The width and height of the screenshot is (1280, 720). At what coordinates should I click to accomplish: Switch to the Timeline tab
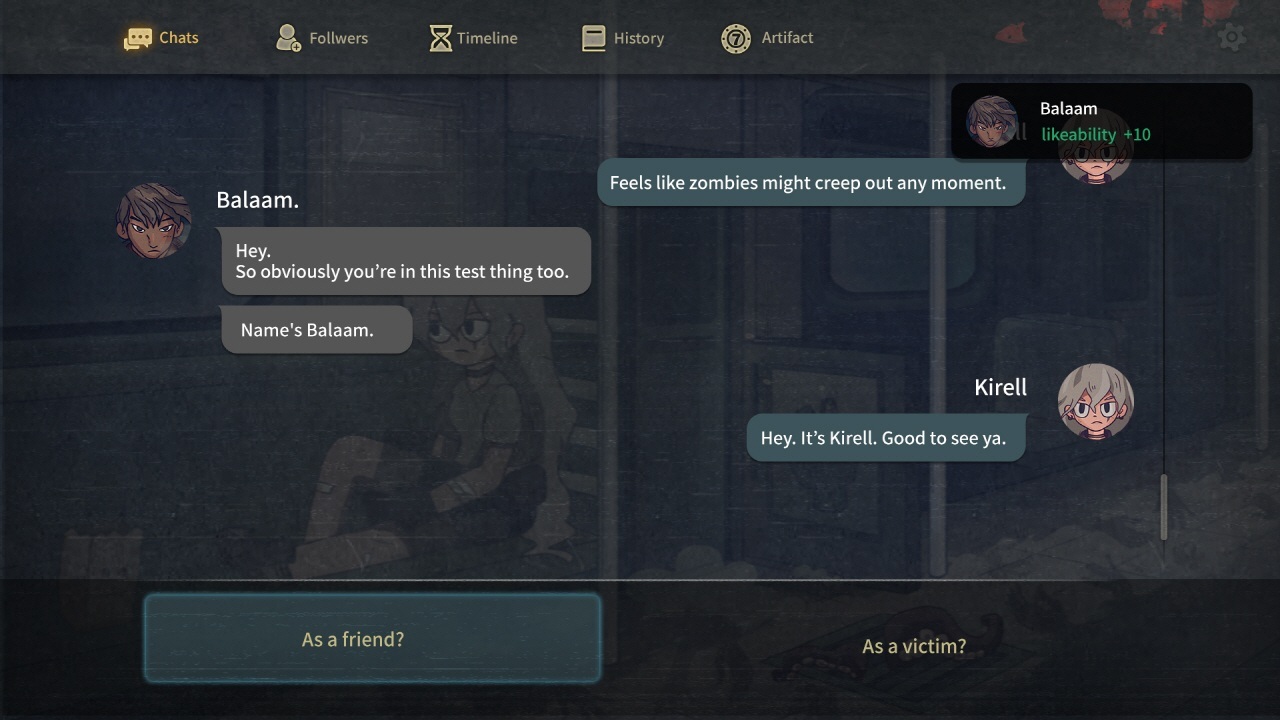tap(472, 37)
